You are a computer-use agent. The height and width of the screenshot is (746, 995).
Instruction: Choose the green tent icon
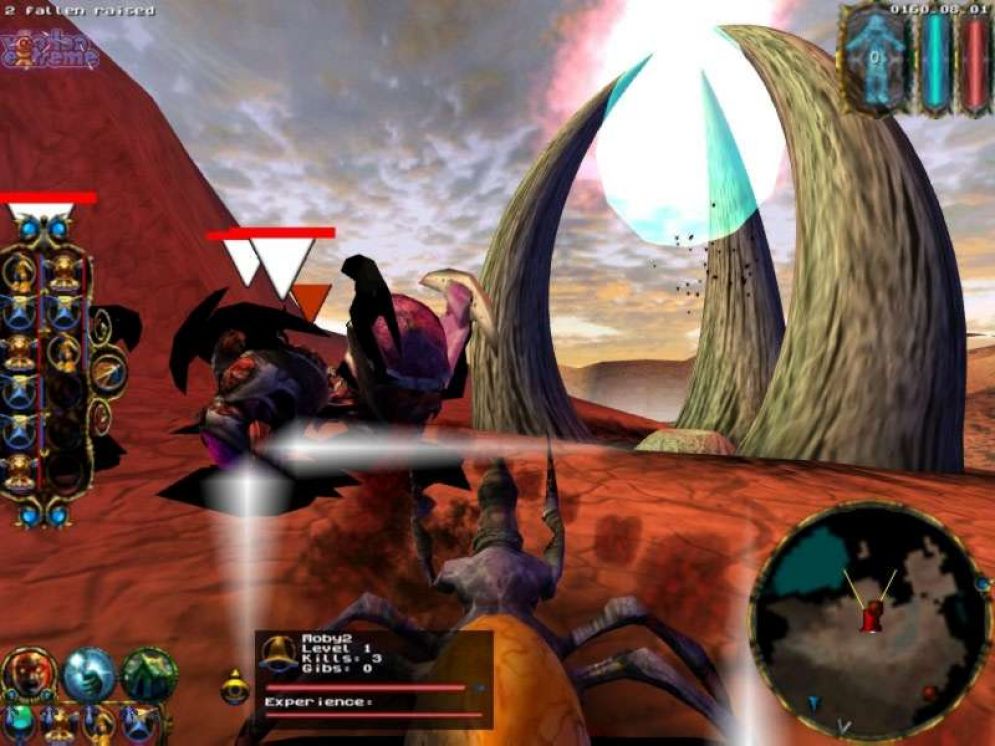pos(150,673)
